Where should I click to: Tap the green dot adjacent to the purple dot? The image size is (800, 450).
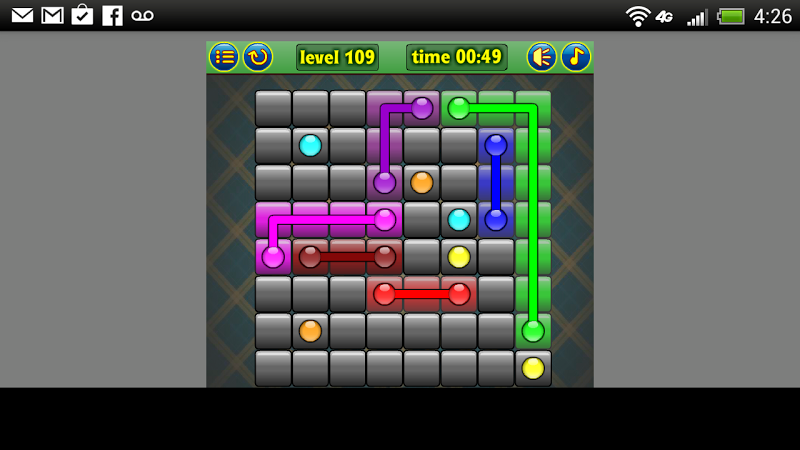pyautogui.click(x=459, y=108)
